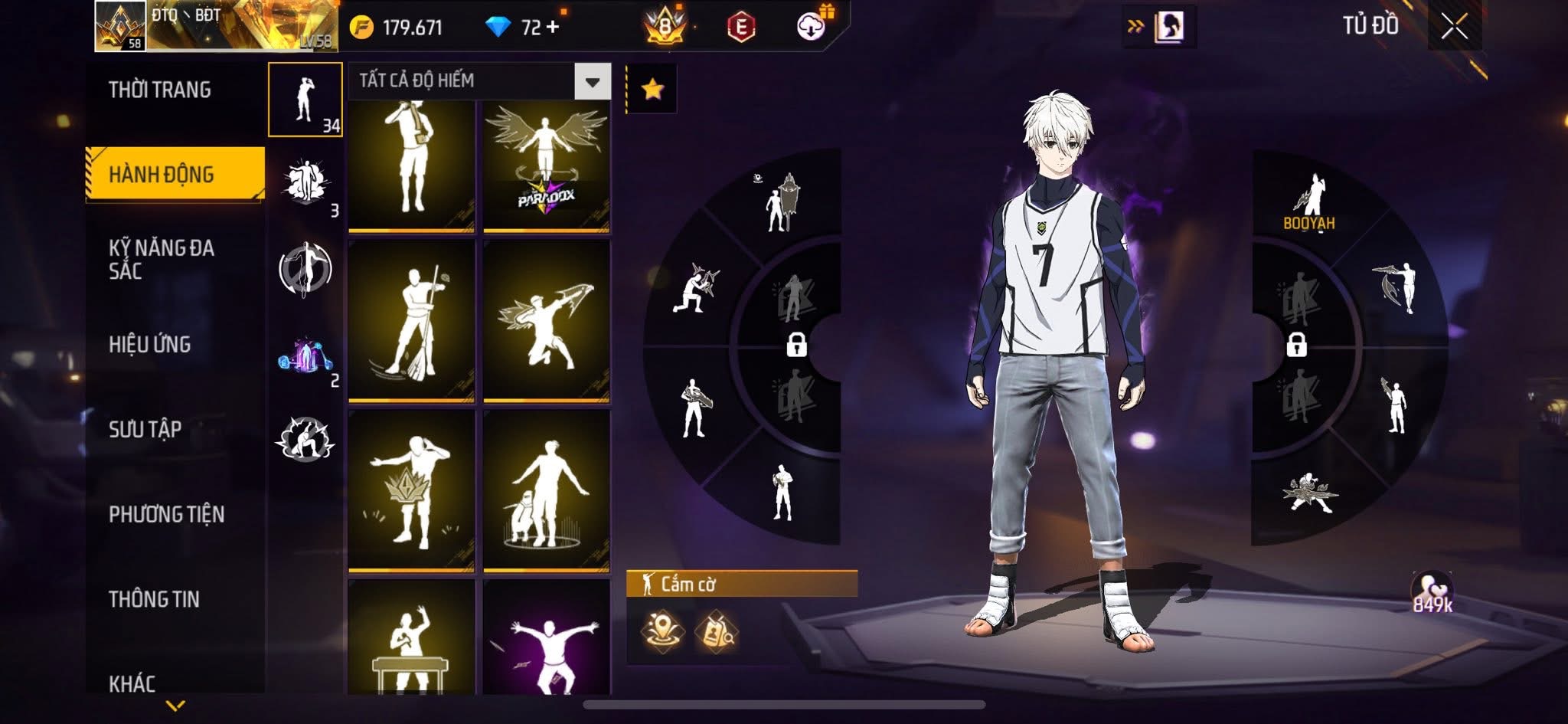Pick the kneeling archer bow emote
This screenshot has width=1568, height=724.
point(546,321)
